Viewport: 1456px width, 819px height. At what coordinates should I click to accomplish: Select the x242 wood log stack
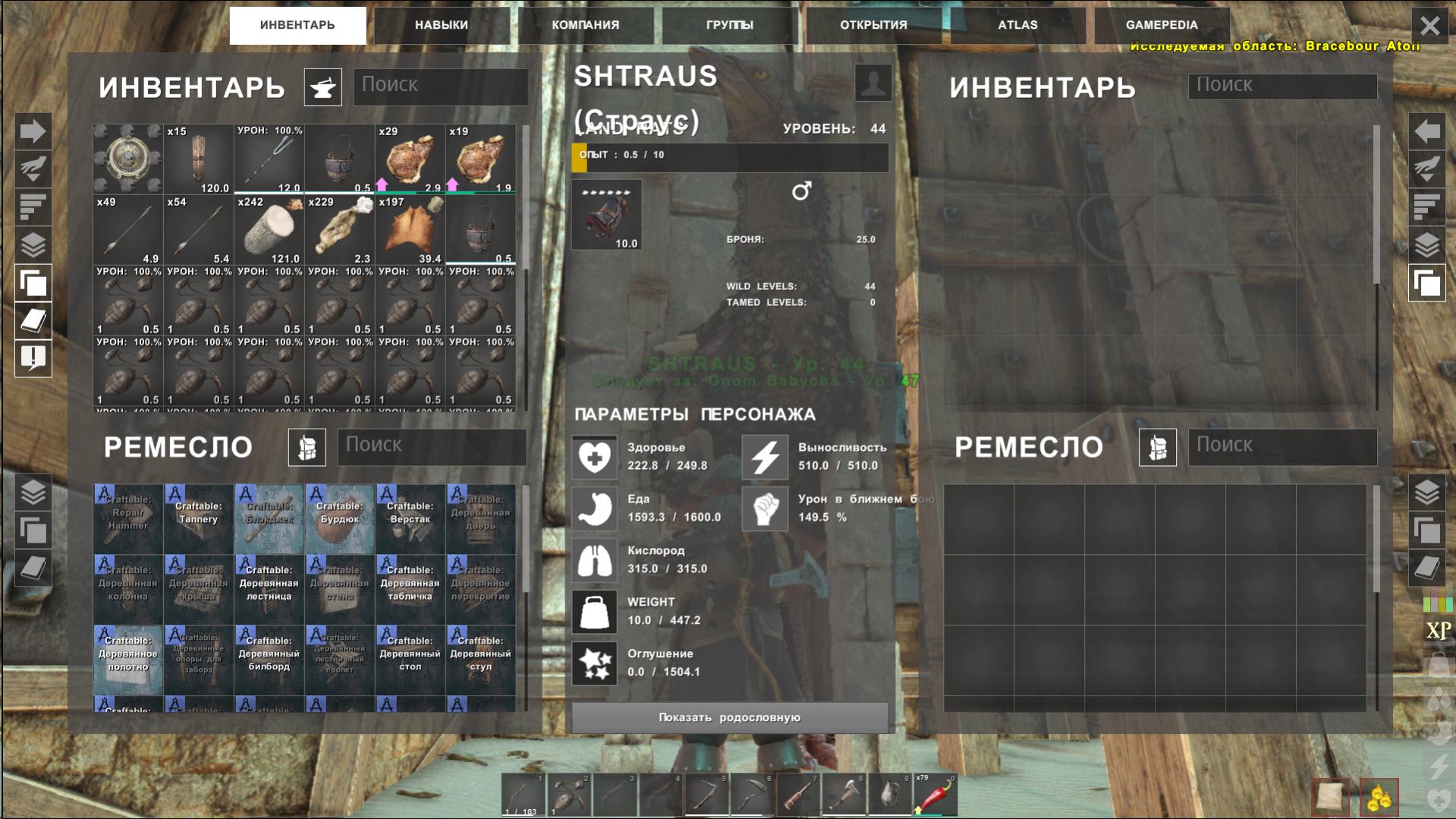coord(269,230)
